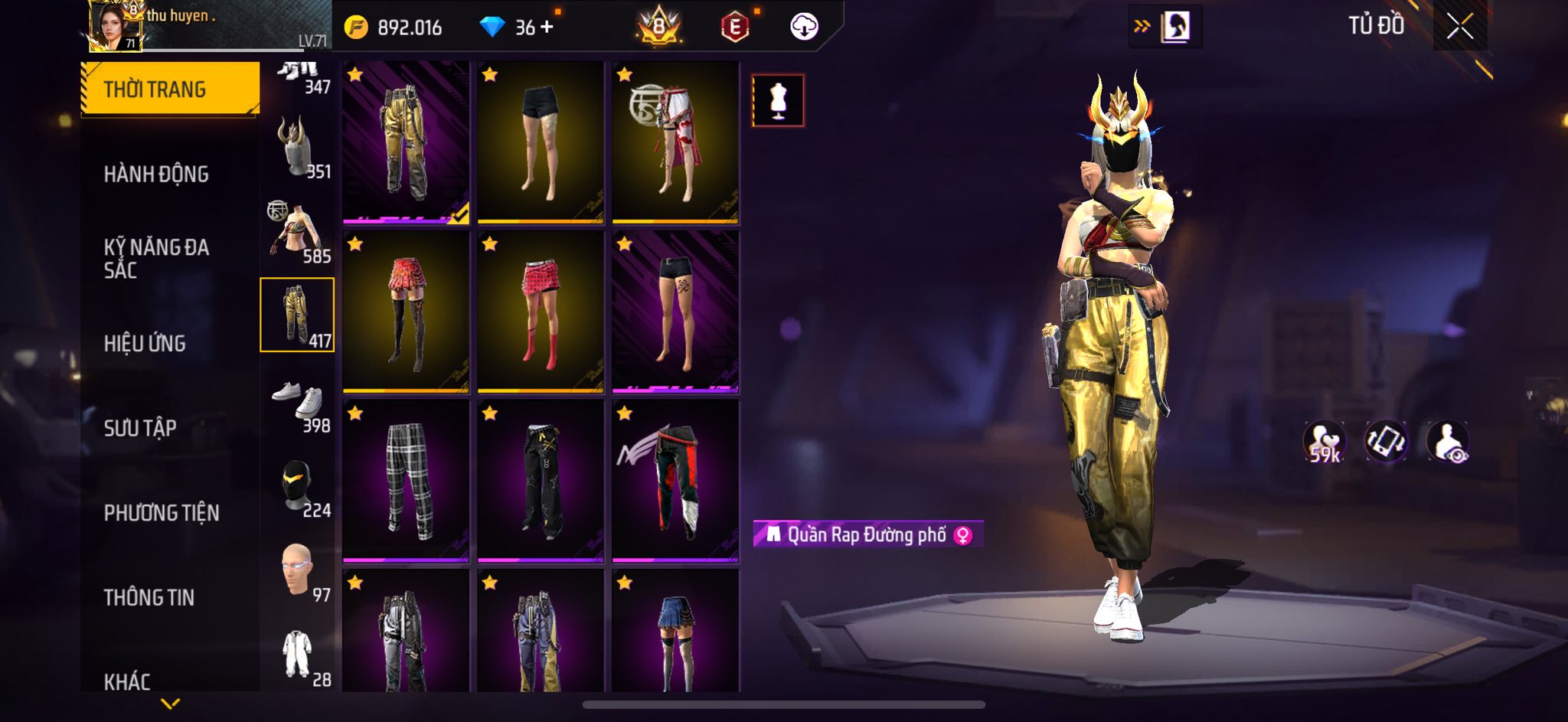Select the shoes category with white sneakers

tap(299, 401)
